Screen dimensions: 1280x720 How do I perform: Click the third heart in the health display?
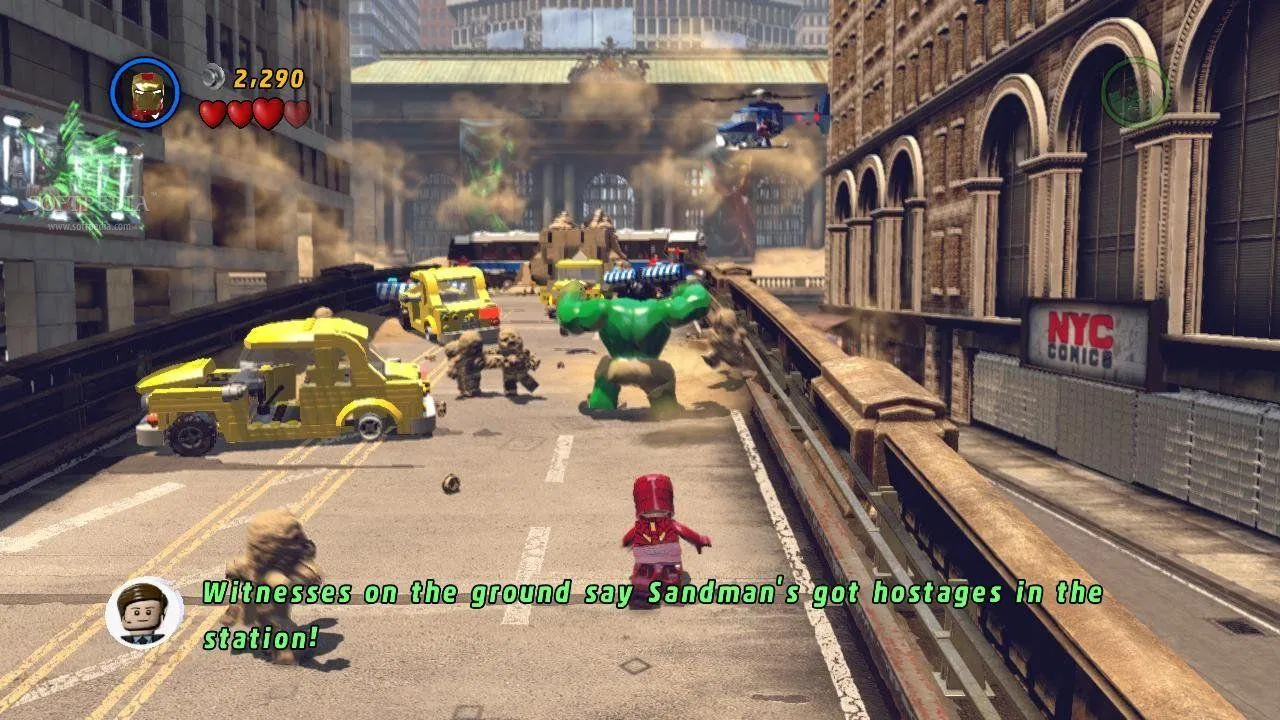[267, 114]
